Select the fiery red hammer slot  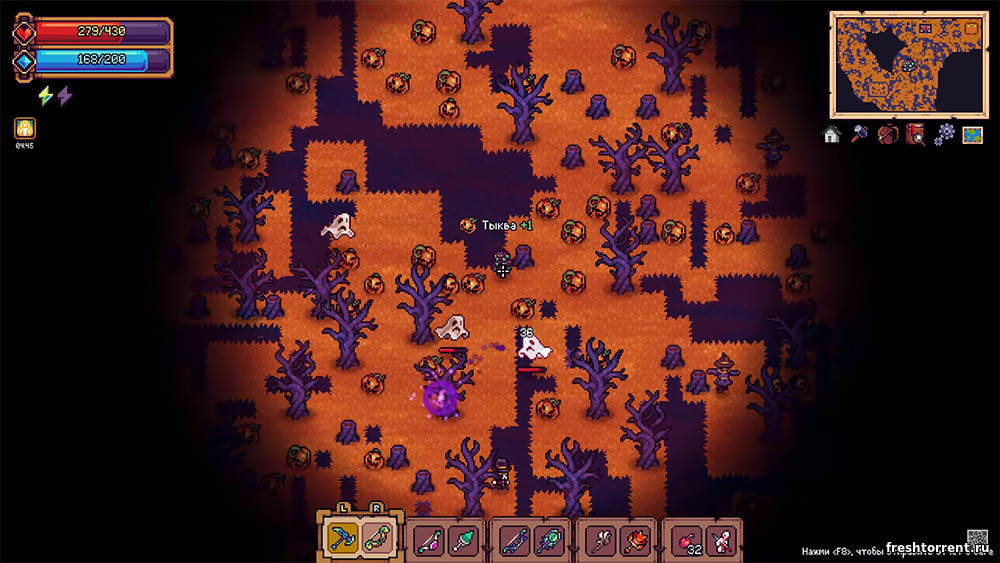pyautogui.click(x=634, y=541)
